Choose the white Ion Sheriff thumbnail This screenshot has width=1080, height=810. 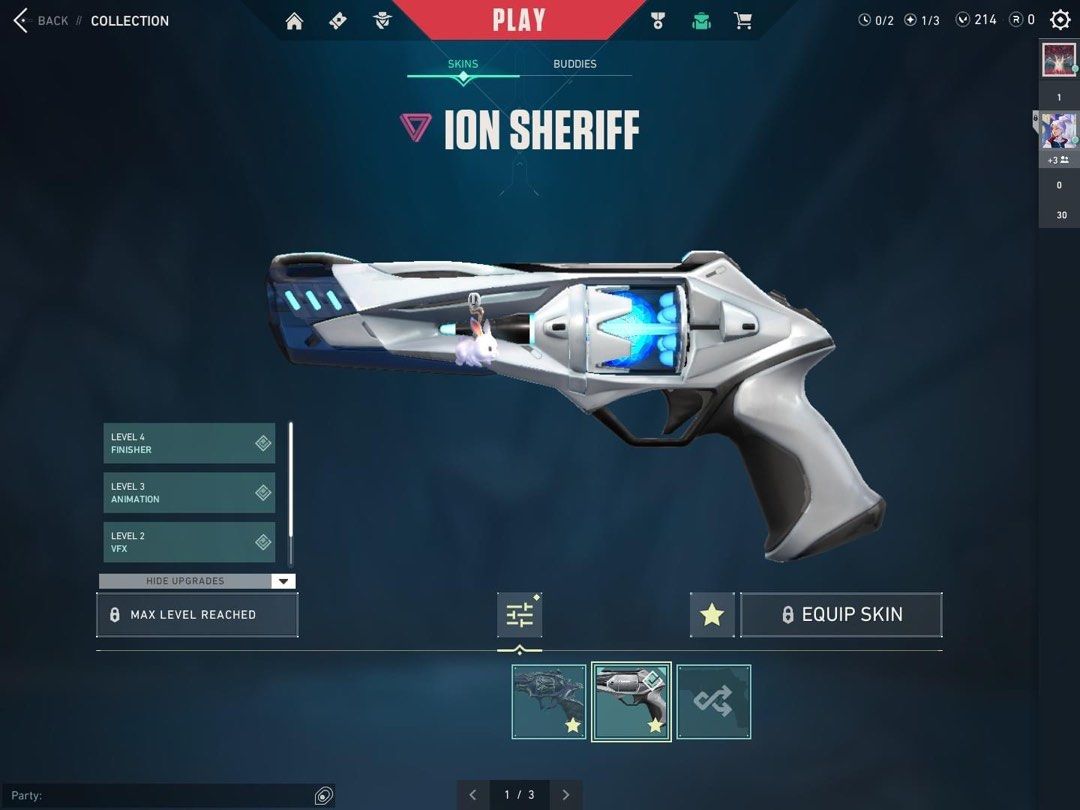(x=631, y=702)
